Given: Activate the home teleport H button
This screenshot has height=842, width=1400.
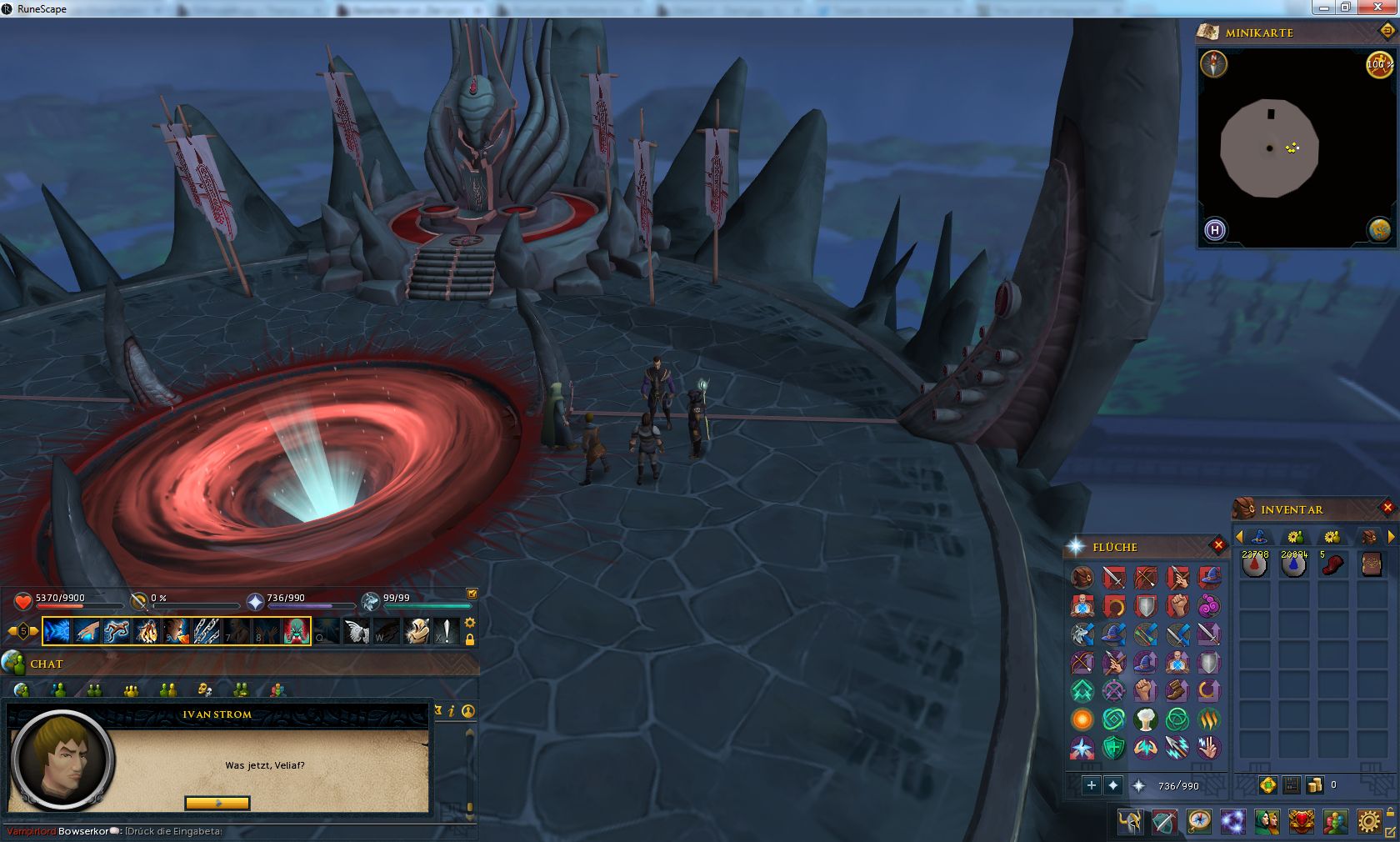Looking at the screenshot, I should pos(1215,229).
